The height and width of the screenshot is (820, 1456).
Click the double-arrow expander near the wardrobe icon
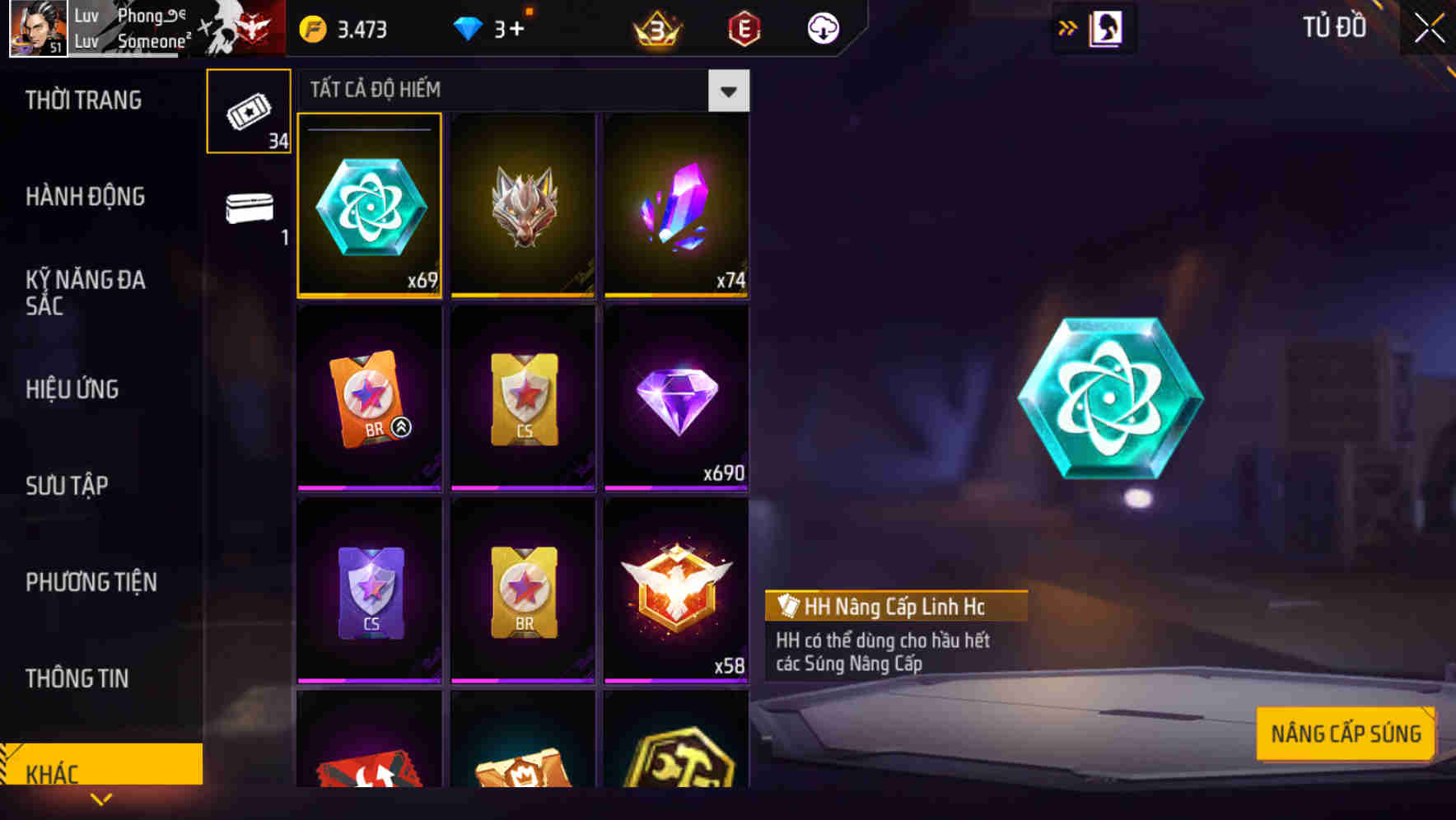tap(1066, 27)
